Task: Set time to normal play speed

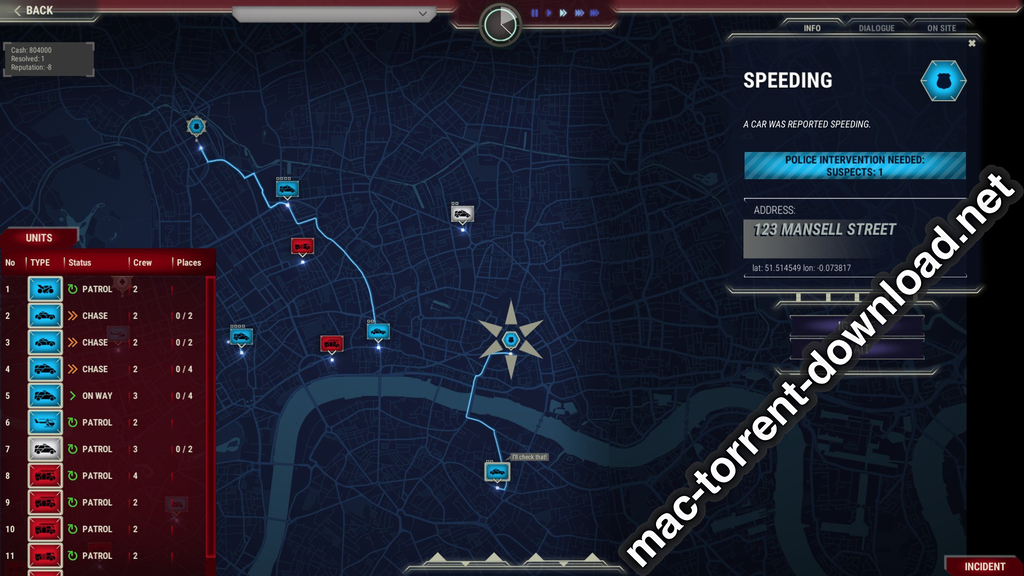Action: 549,13
